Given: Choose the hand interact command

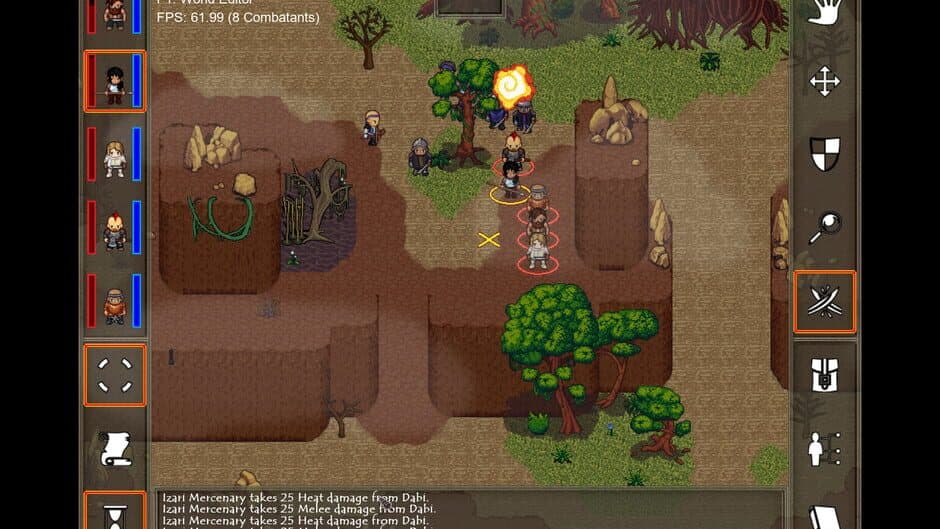Looking at the screenshot, I should click(x=824, y=14).
